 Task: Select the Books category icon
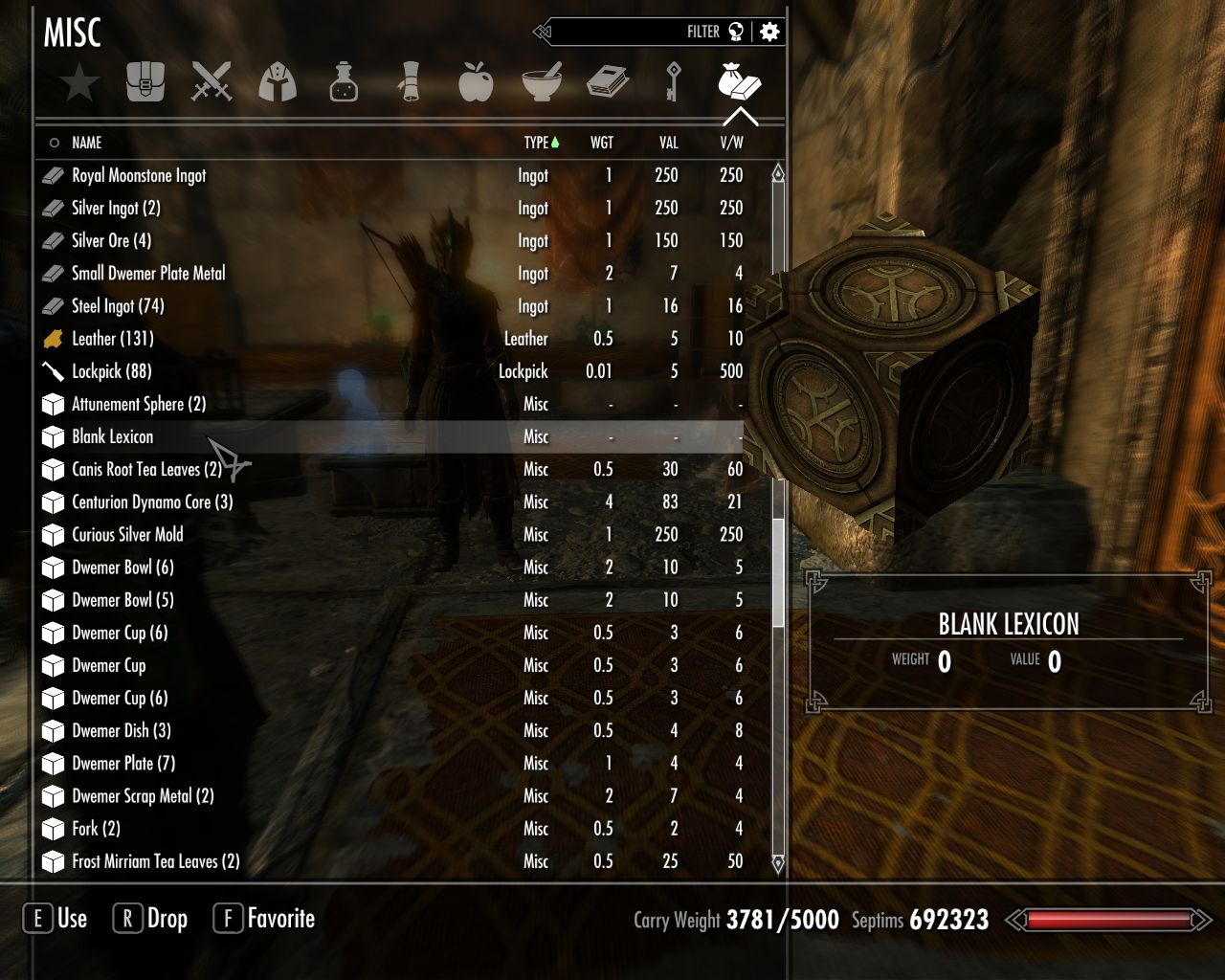(x=608, y=83)
